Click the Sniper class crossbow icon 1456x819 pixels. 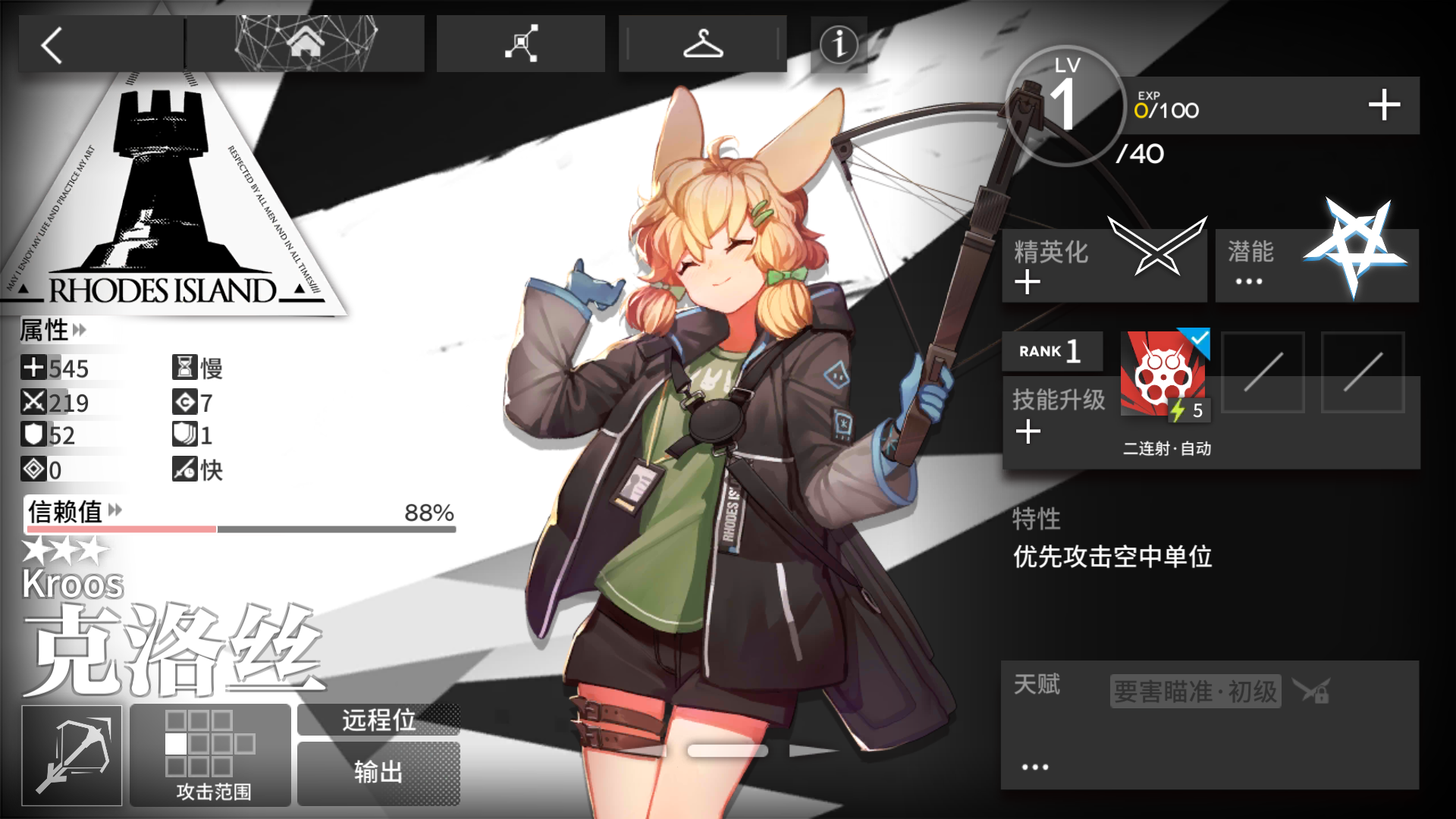coord(72,755)
